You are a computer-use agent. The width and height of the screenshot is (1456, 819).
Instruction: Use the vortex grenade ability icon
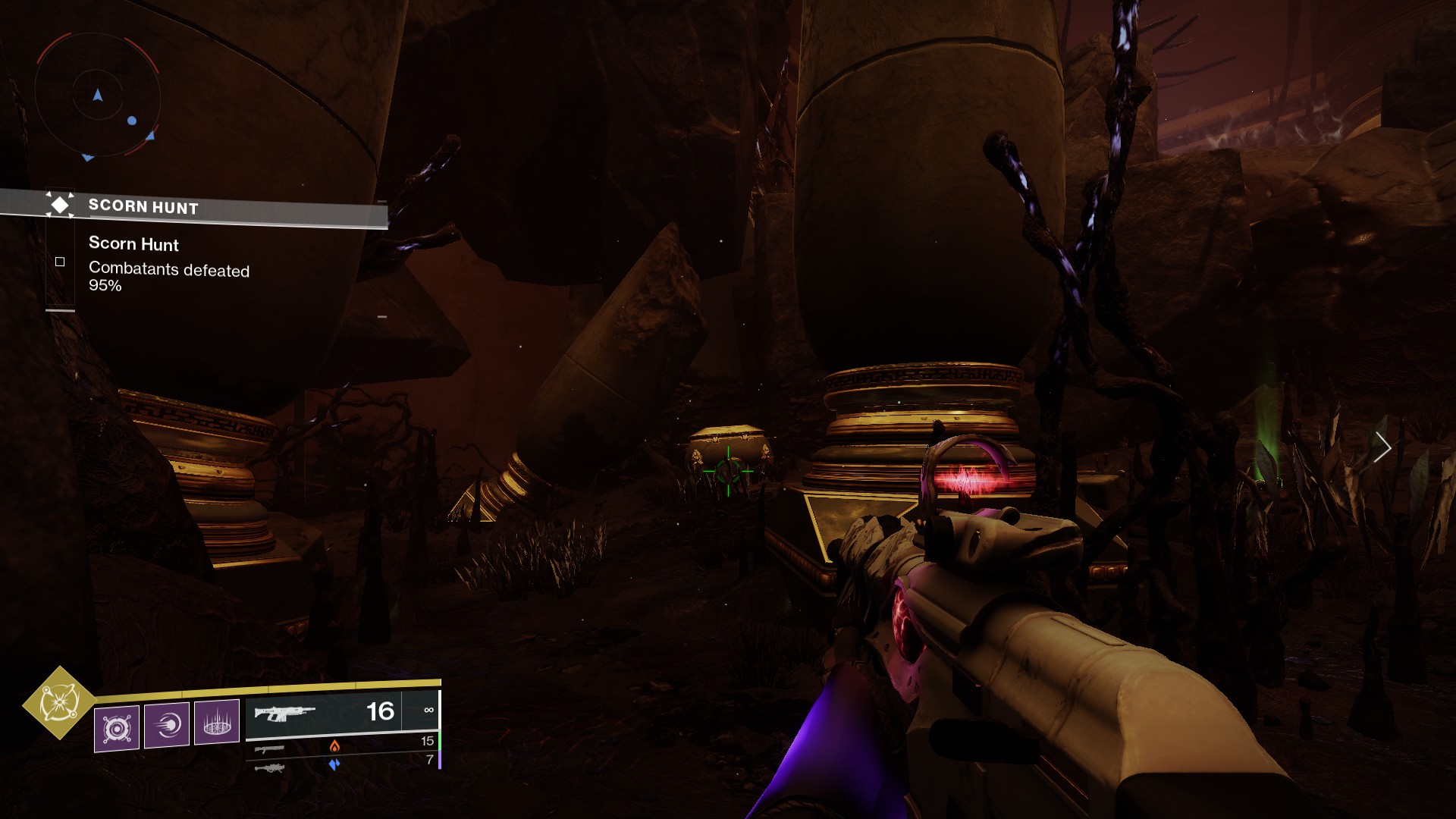point(117,729)
